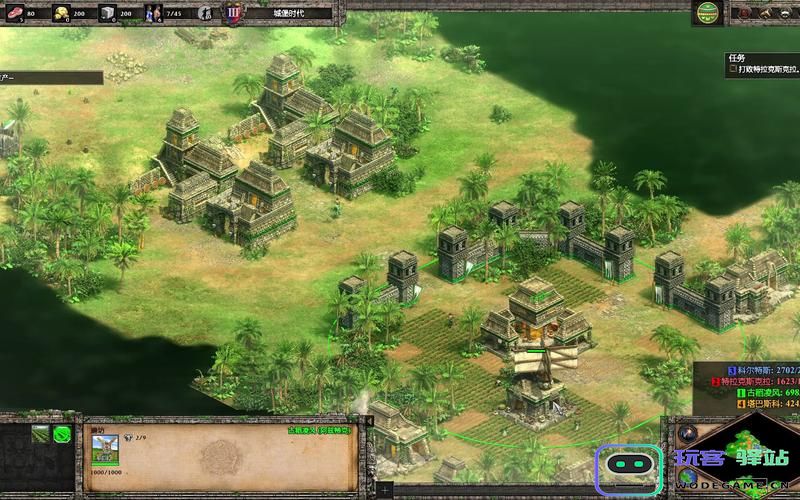Screen dimensions: 800x500
Task: Toggle the 任务 objective checkbox
Action: (x=733, y=70)
